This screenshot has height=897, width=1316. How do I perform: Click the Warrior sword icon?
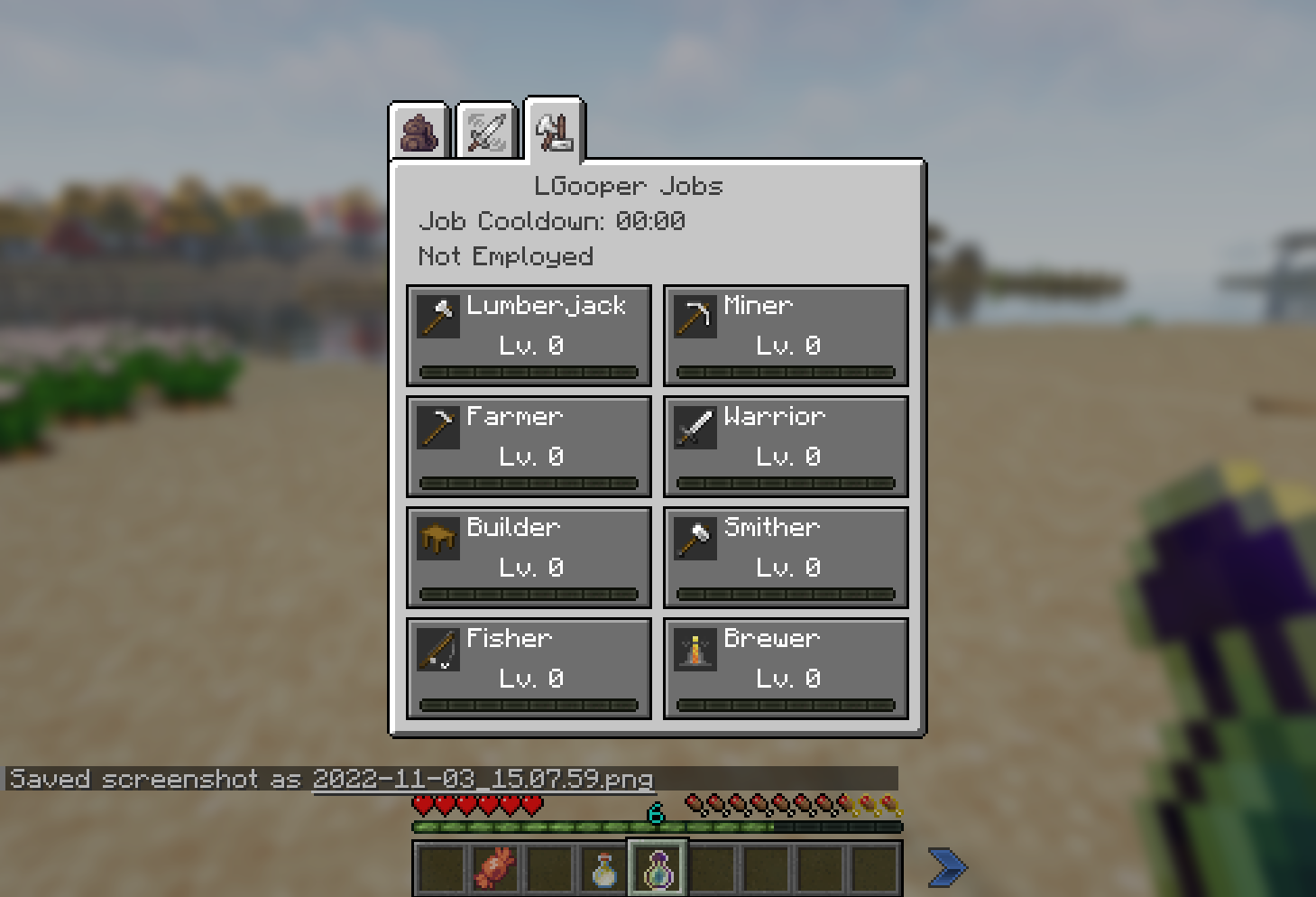point(695,427)
